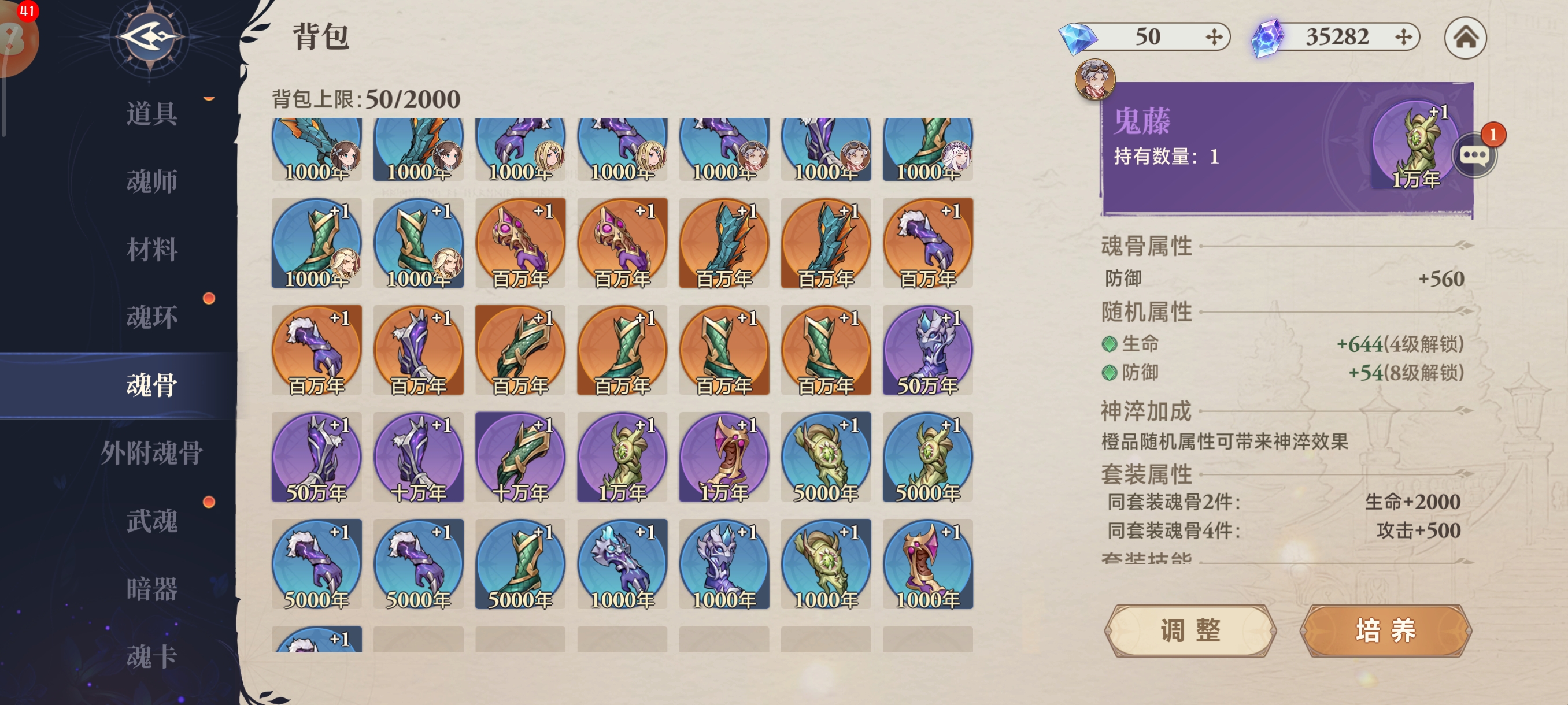Show the 武魂 tab

(151, 521)
